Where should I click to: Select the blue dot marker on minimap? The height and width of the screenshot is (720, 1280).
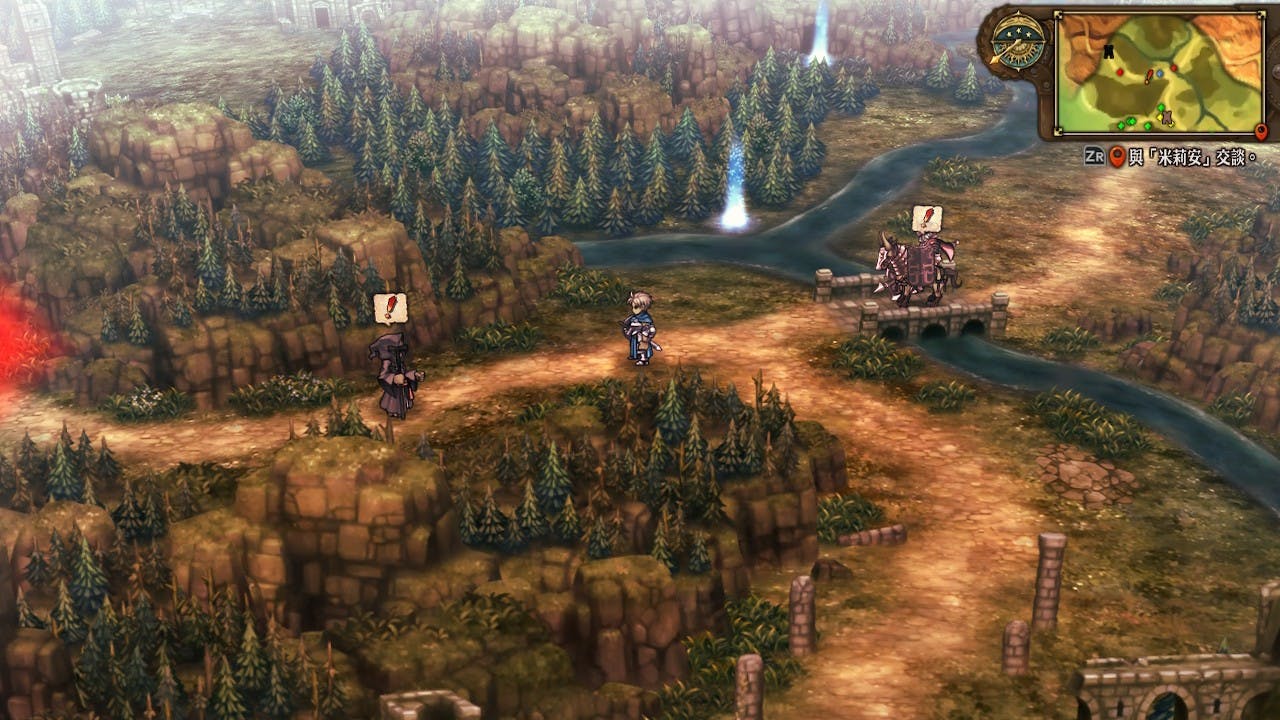pos(1159,73)
